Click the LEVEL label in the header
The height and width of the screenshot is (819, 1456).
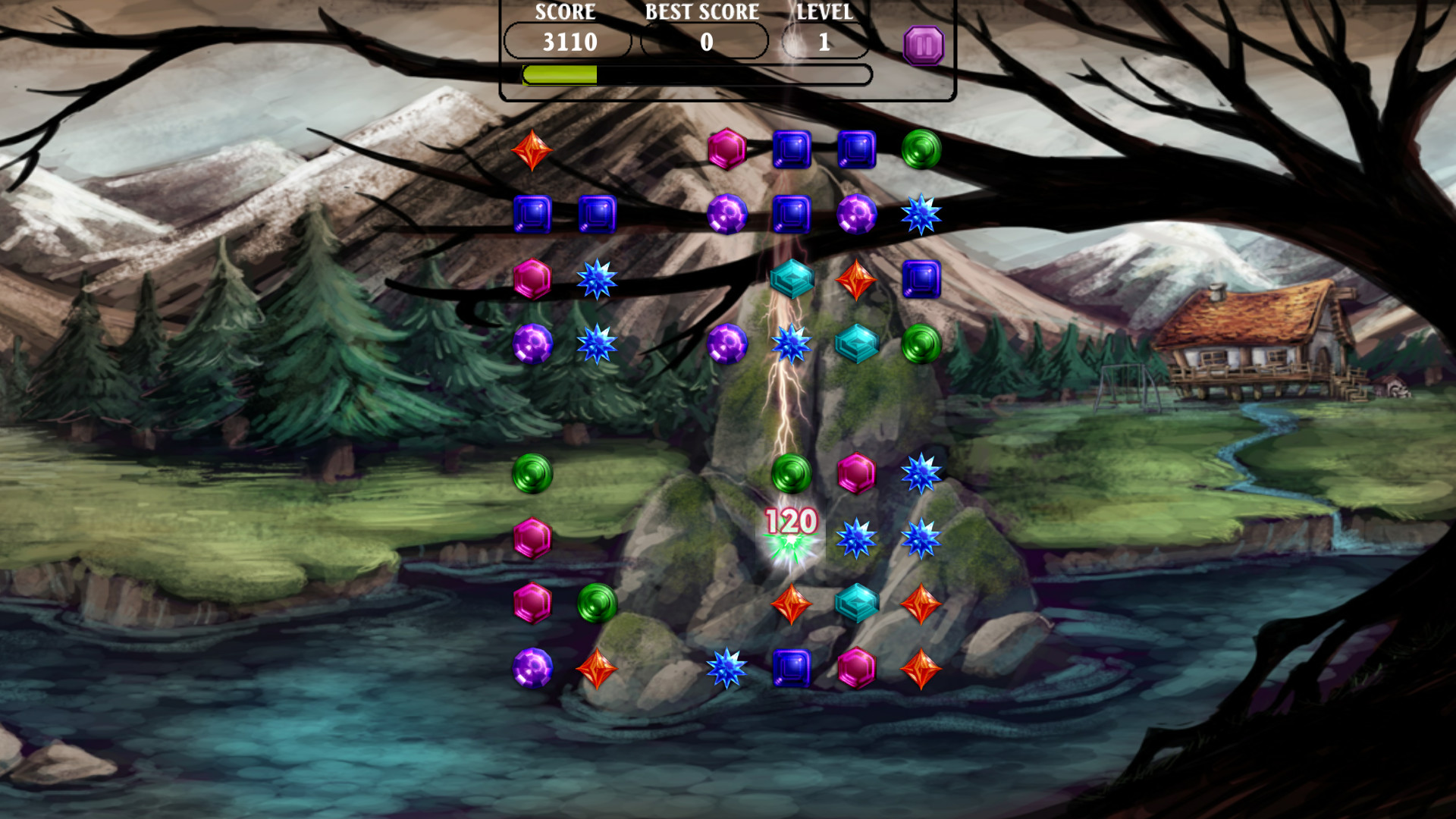pyautogui.click(x=824, y=11)
